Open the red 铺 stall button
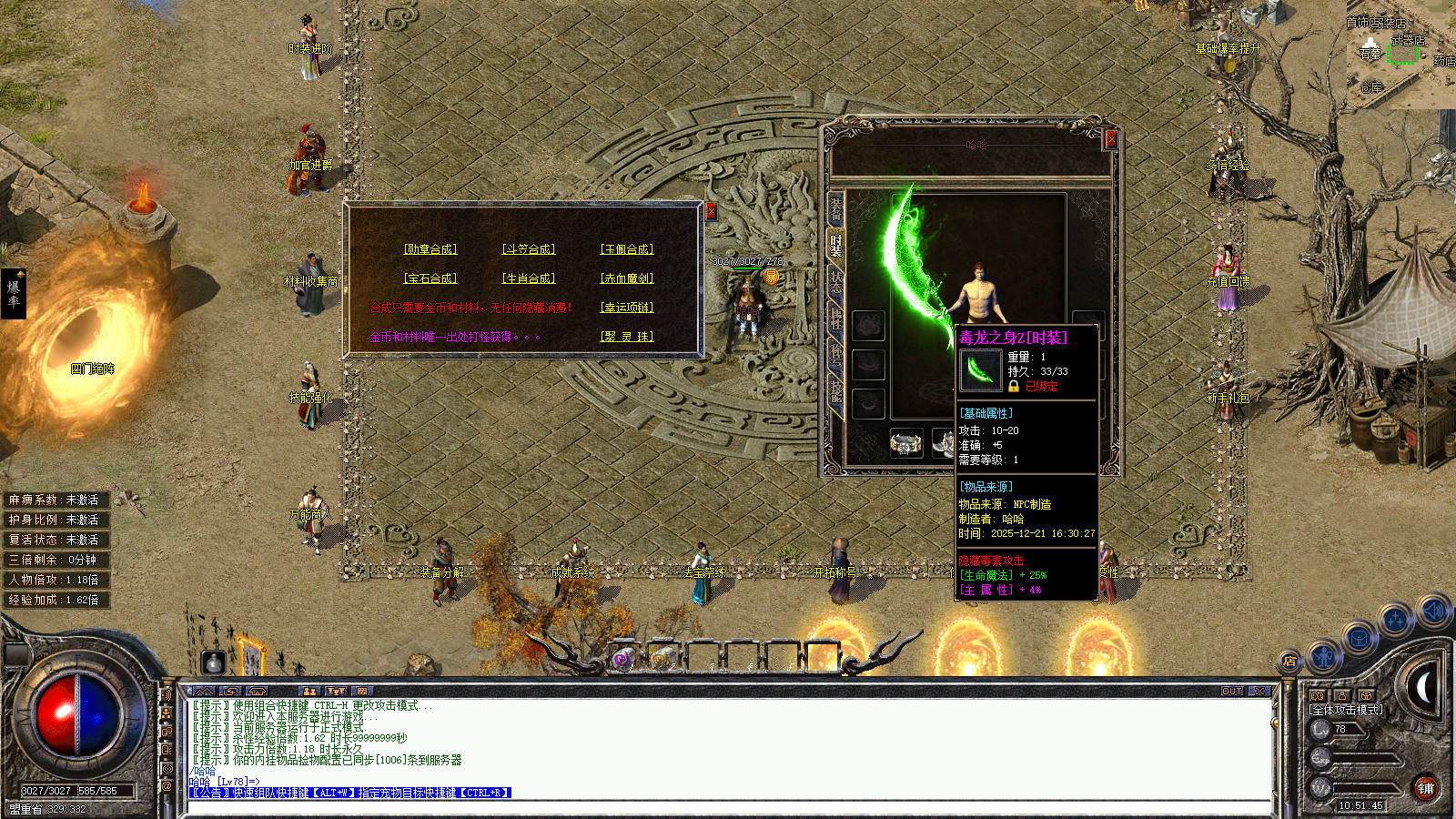This screenshot has height=819, width=1456. [x=1425, y=789]
